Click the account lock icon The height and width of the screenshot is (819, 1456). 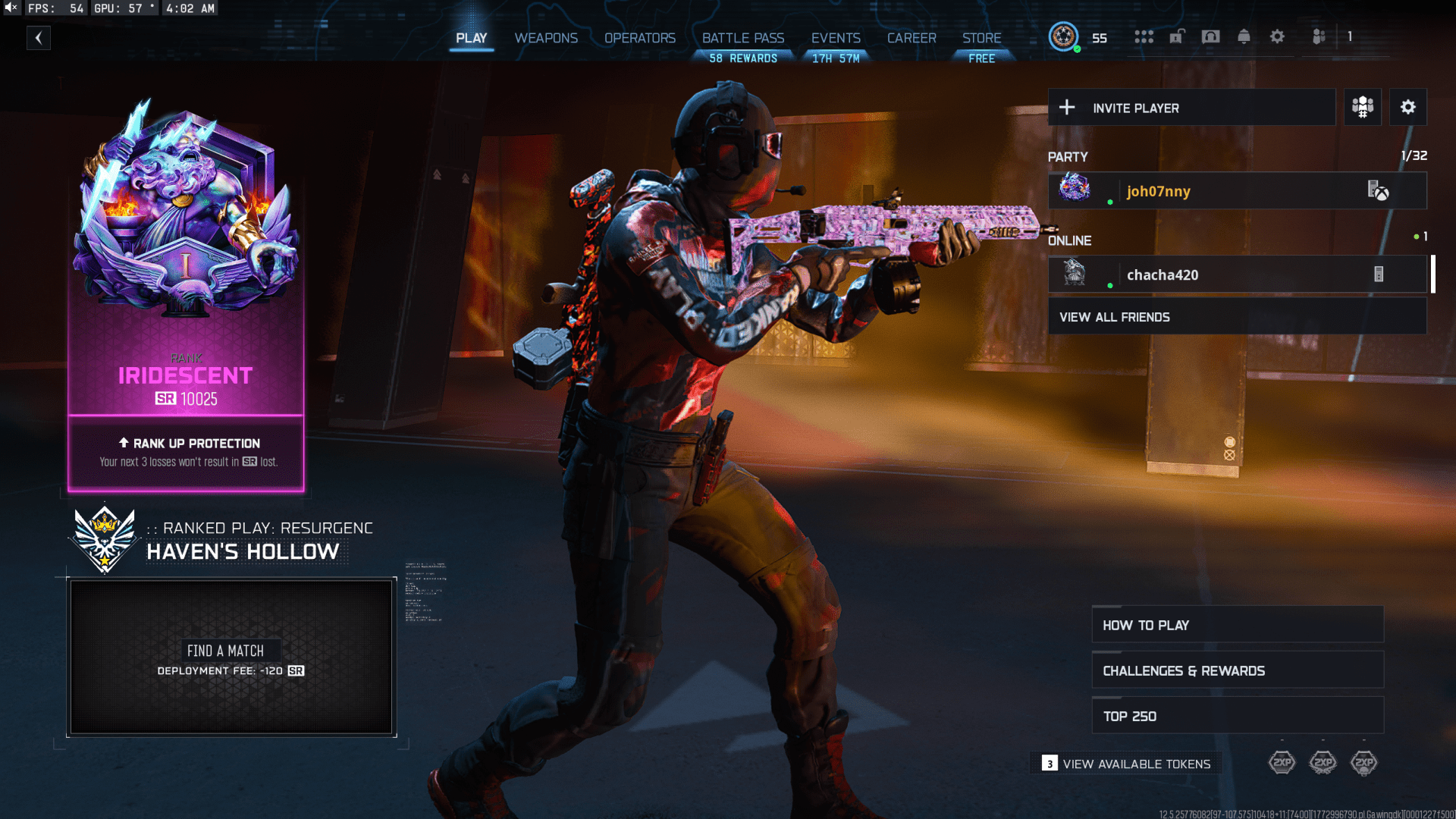point(1177,36)
